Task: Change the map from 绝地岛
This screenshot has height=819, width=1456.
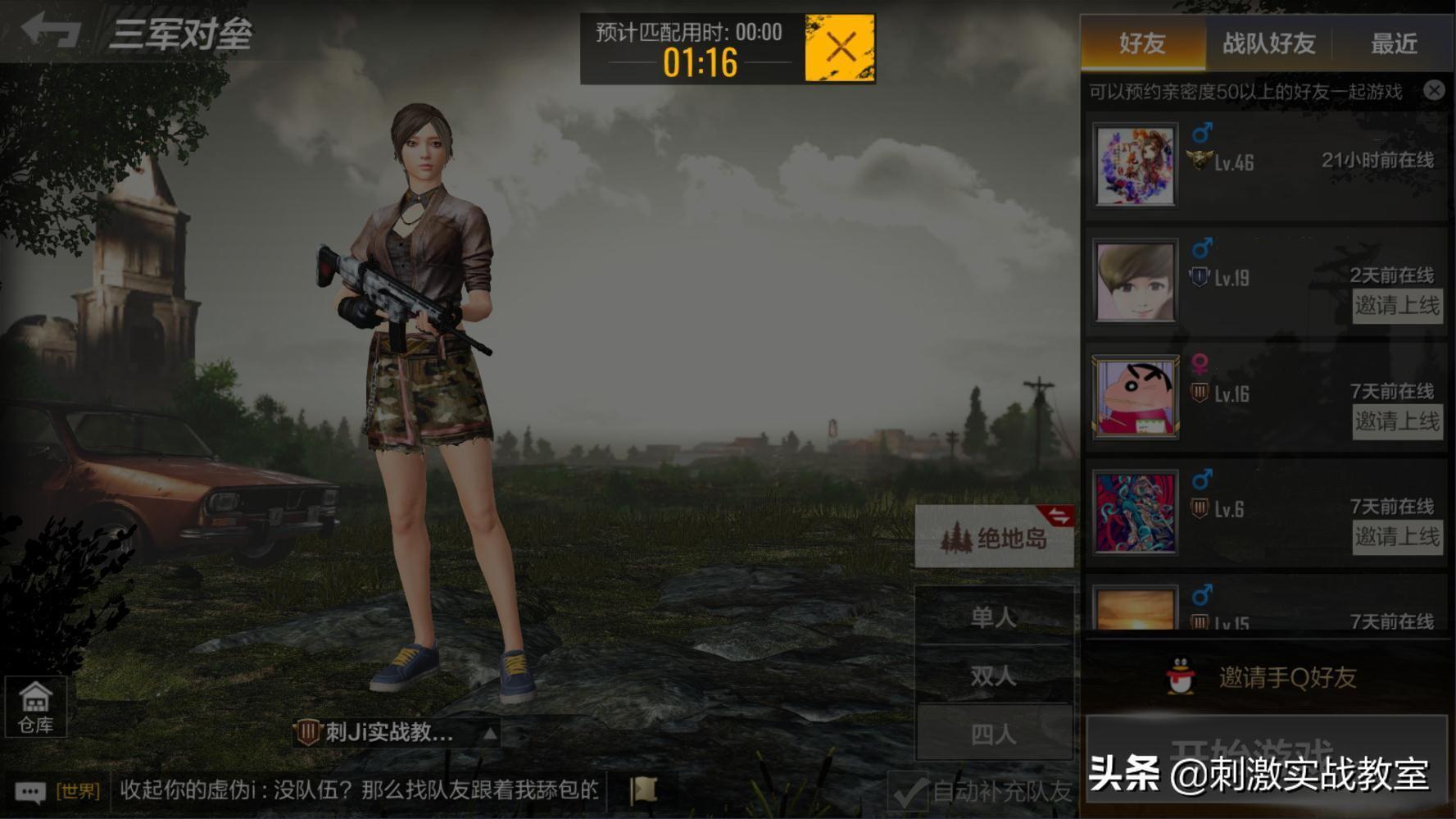Action: coord(994,538)
